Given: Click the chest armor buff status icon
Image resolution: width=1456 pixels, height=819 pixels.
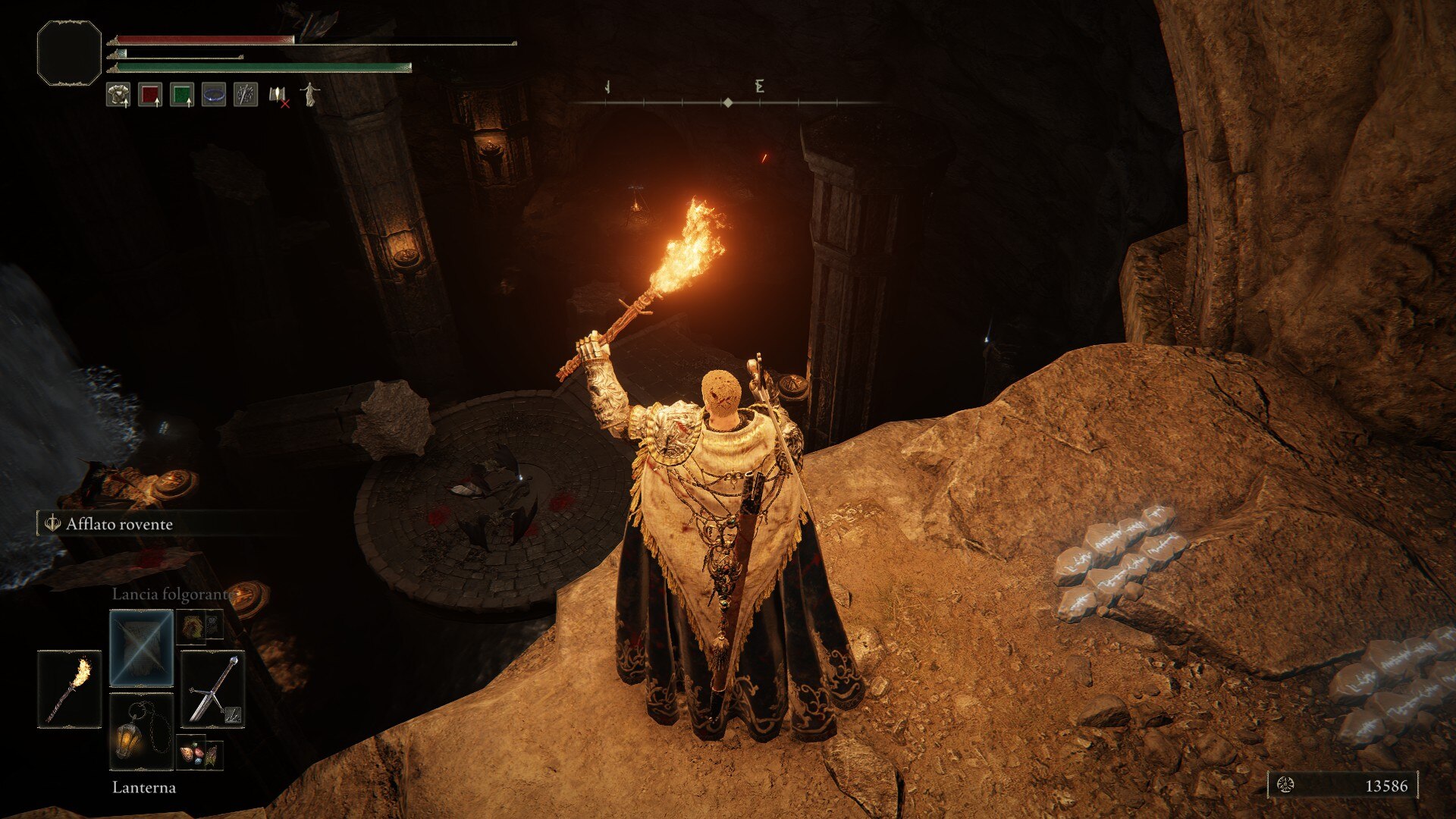Looking at the screenshot, I should [118, 95].
